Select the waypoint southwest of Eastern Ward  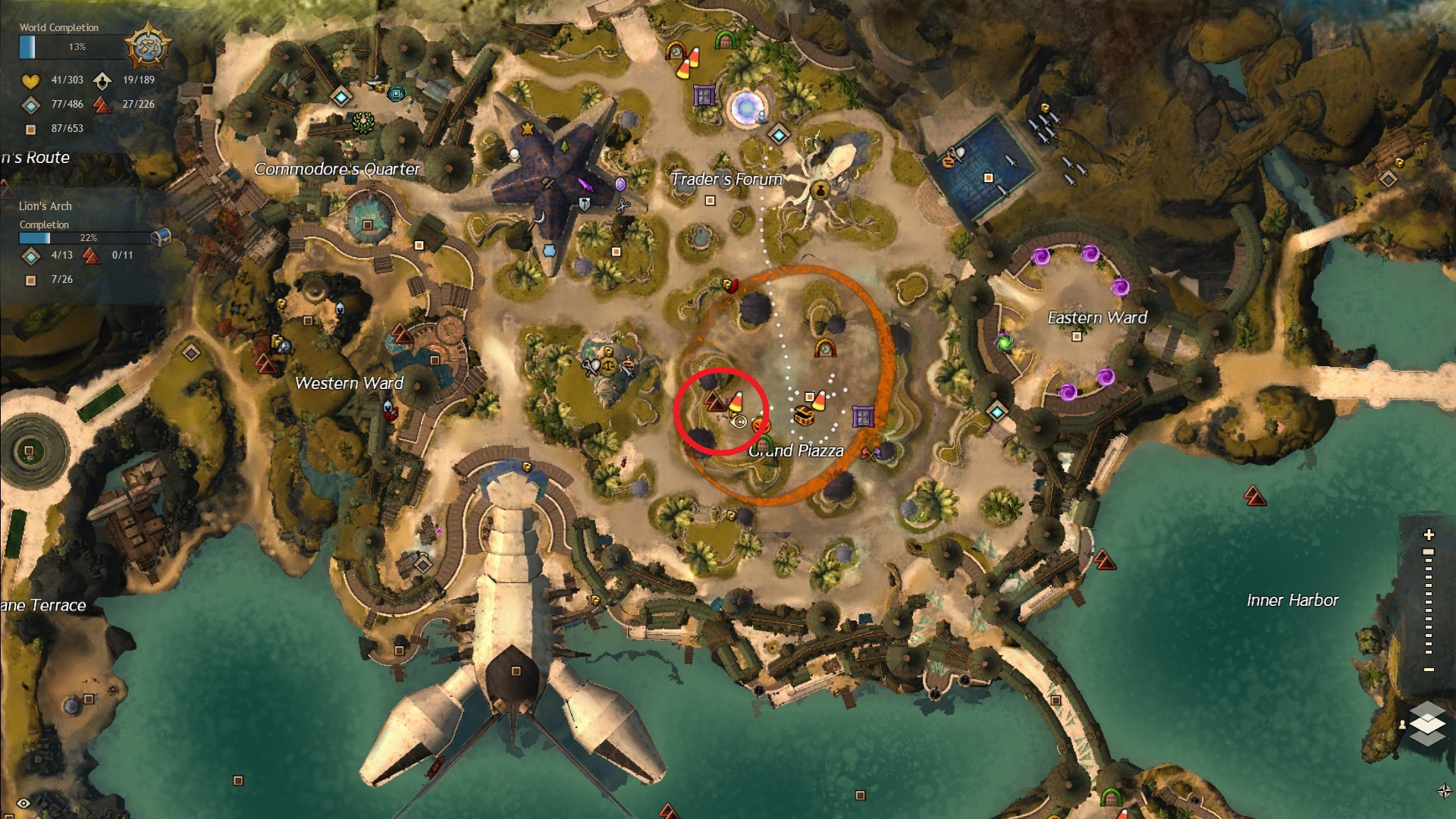click(996, 412)
